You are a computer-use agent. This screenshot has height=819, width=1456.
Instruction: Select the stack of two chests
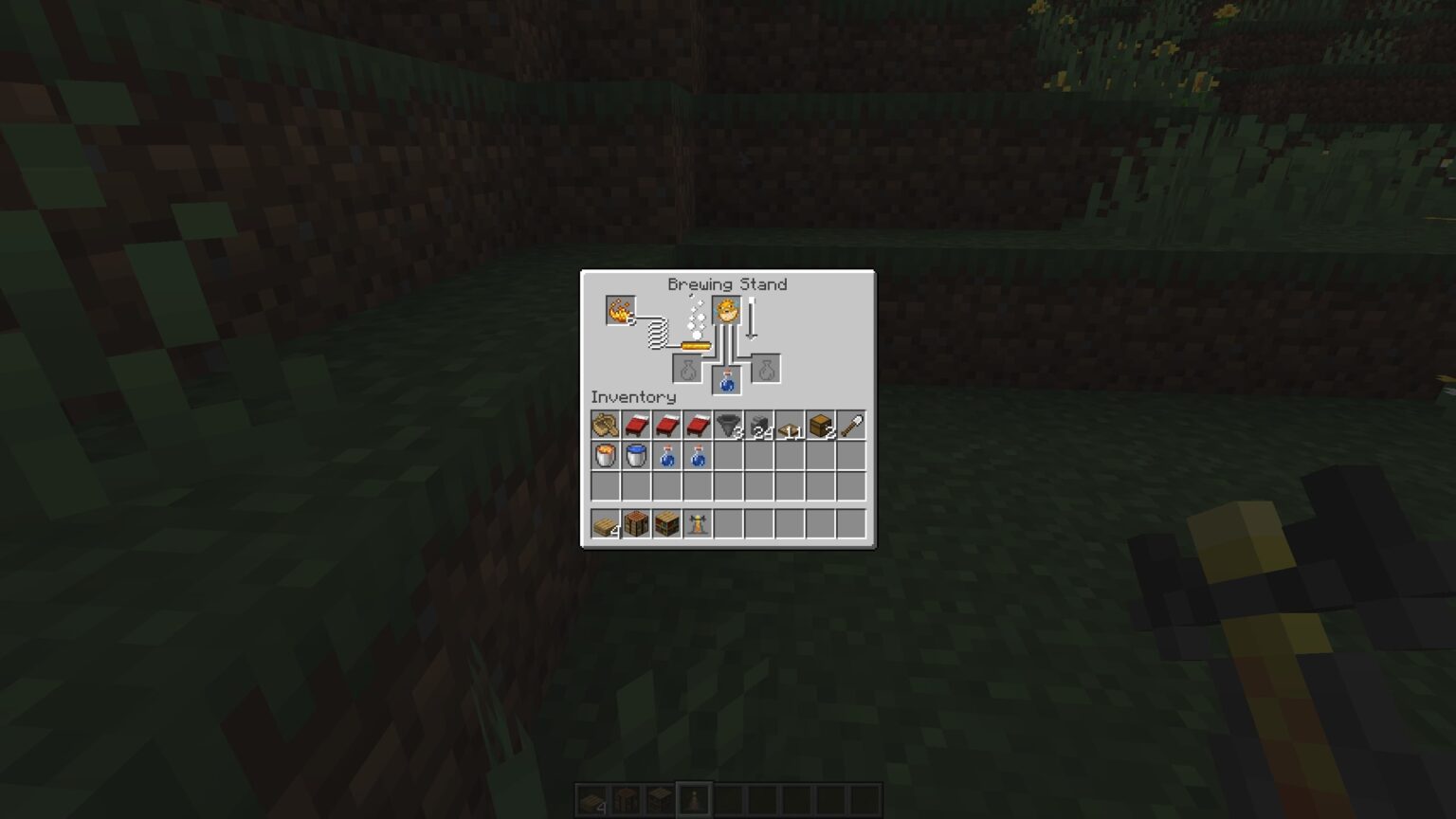(819, 427)
